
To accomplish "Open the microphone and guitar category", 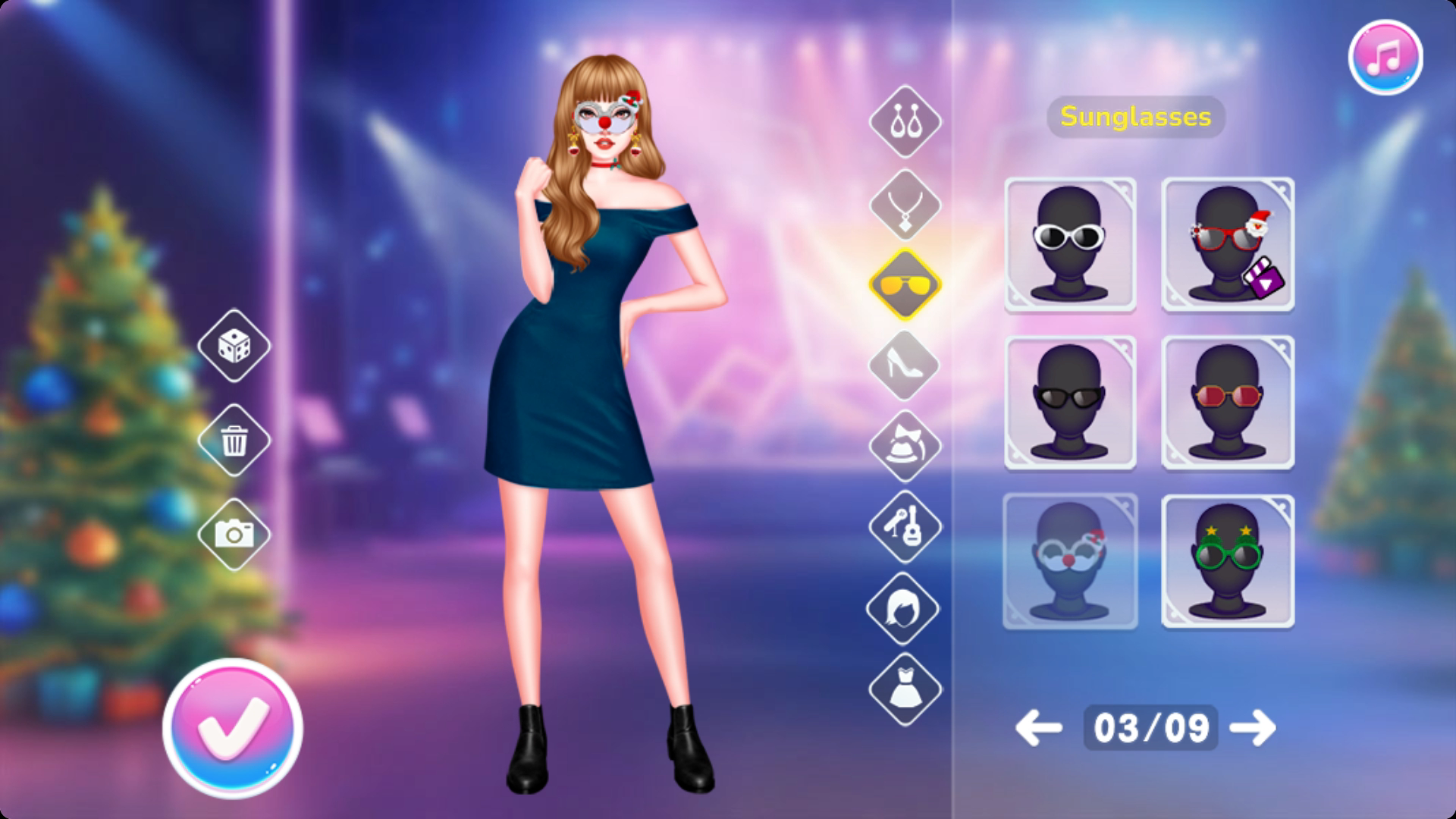I will [x=904, y=526].
